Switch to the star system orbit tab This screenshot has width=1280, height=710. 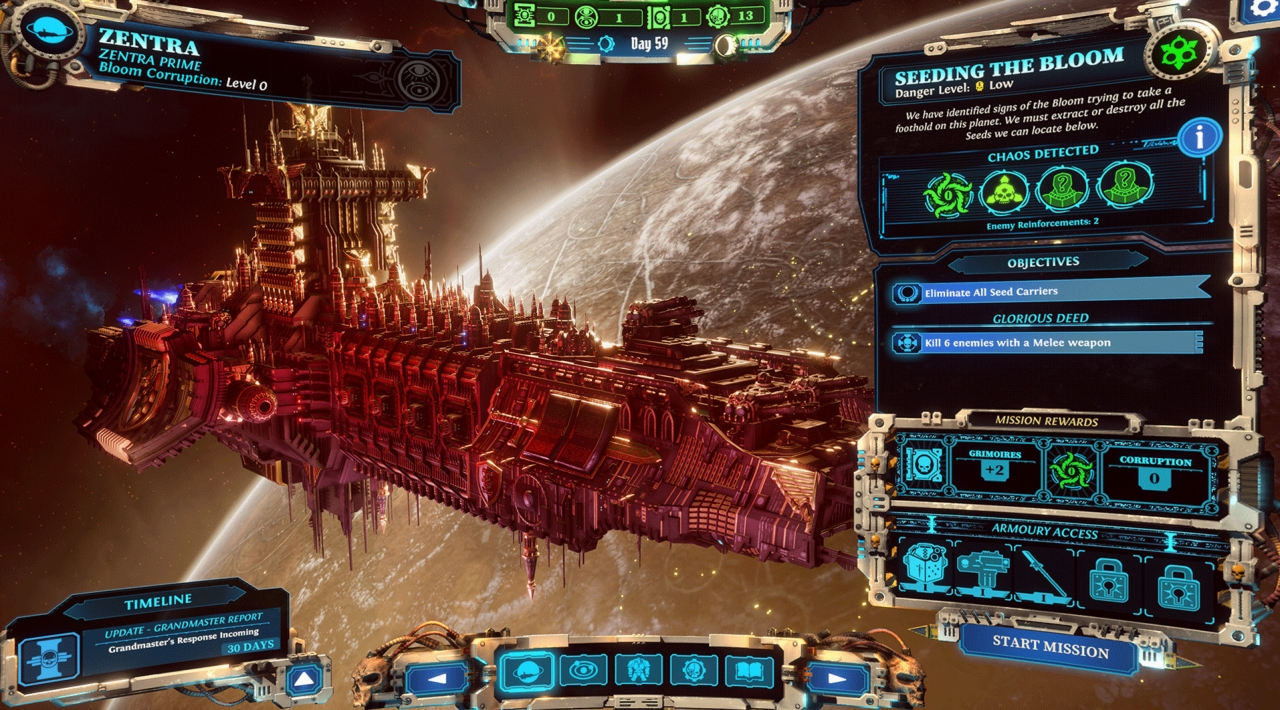582,670
